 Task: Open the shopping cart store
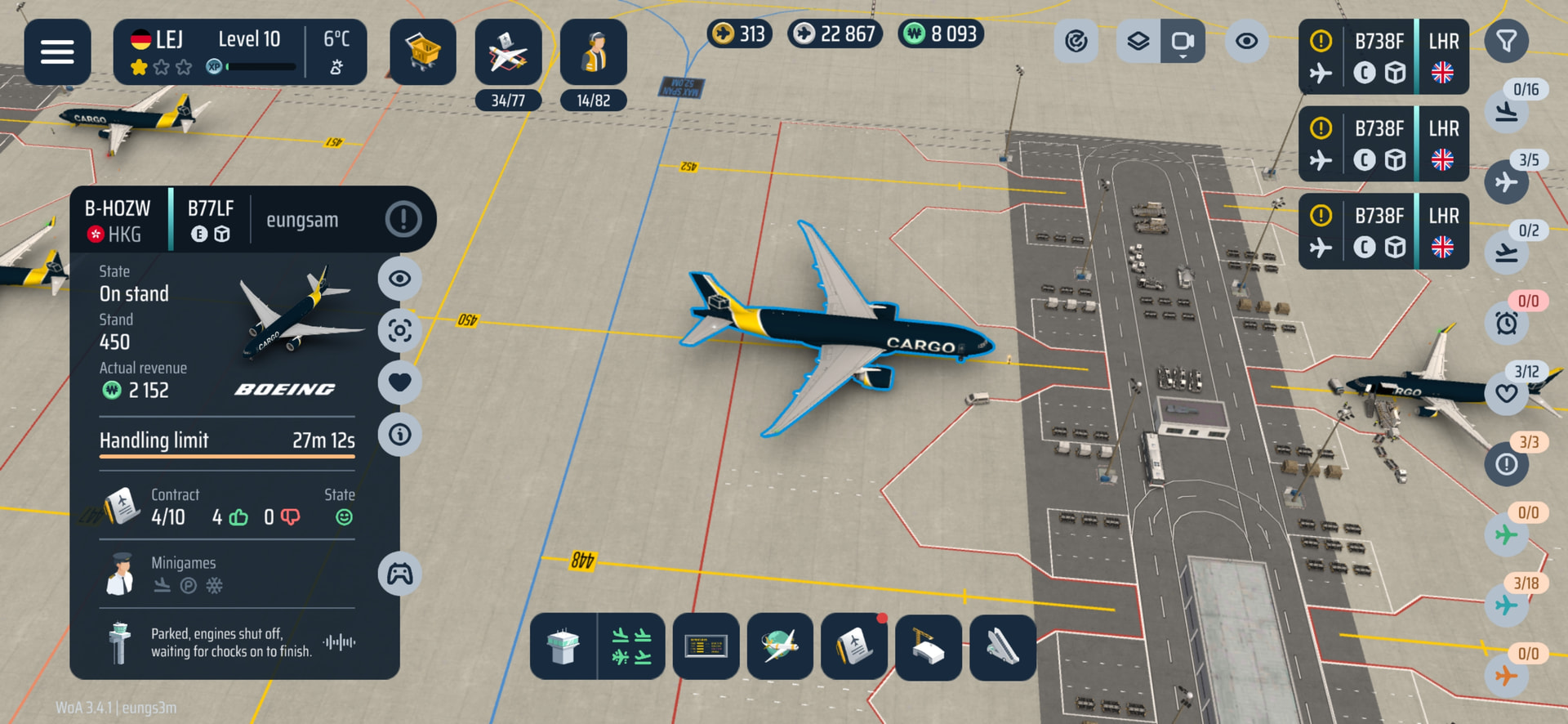(x=422, y=52)
